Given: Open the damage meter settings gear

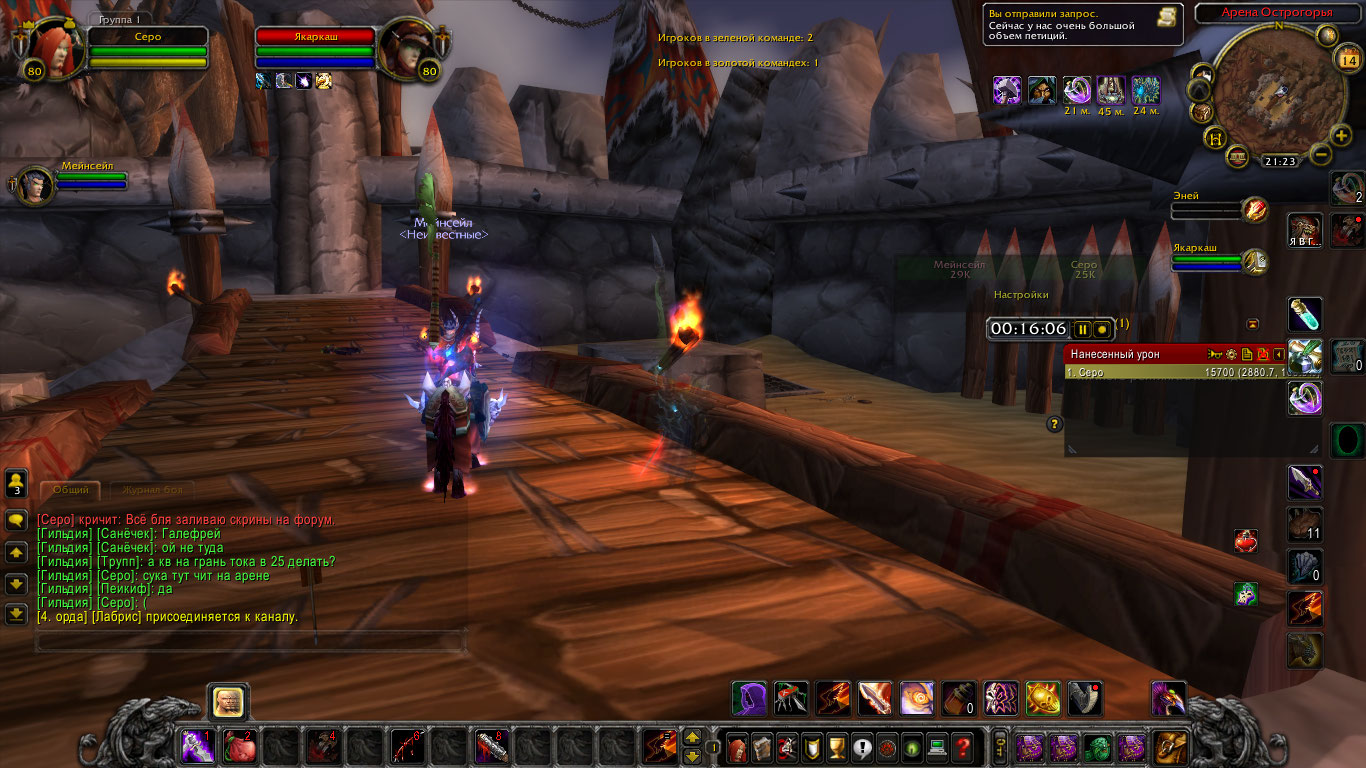Looking at the screenshot, I should point(1231,354).
